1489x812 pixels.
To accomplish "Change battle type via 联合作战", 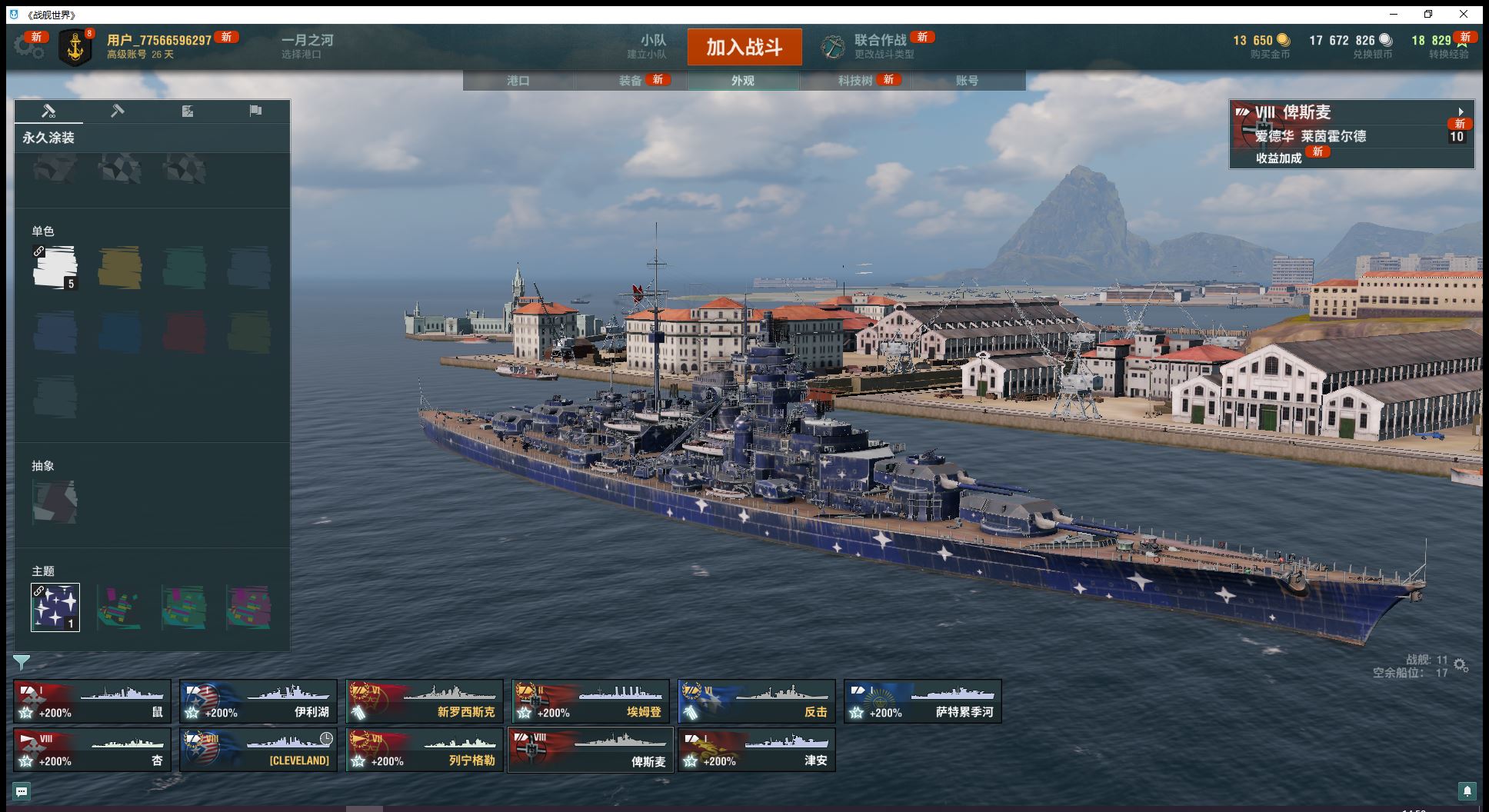I will tap(879, 46).
